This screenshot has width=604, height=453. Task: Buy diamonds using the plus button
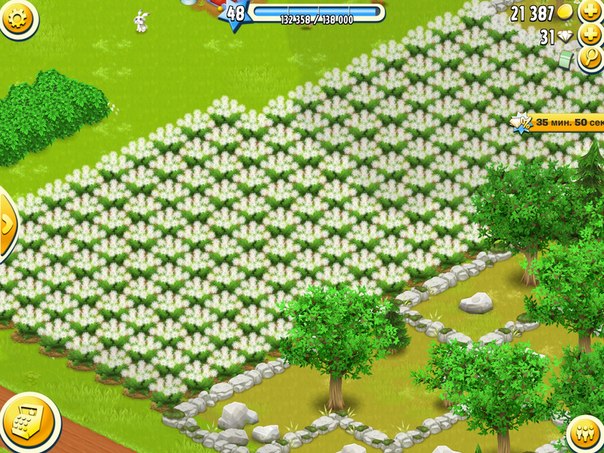tap(590, 37)
